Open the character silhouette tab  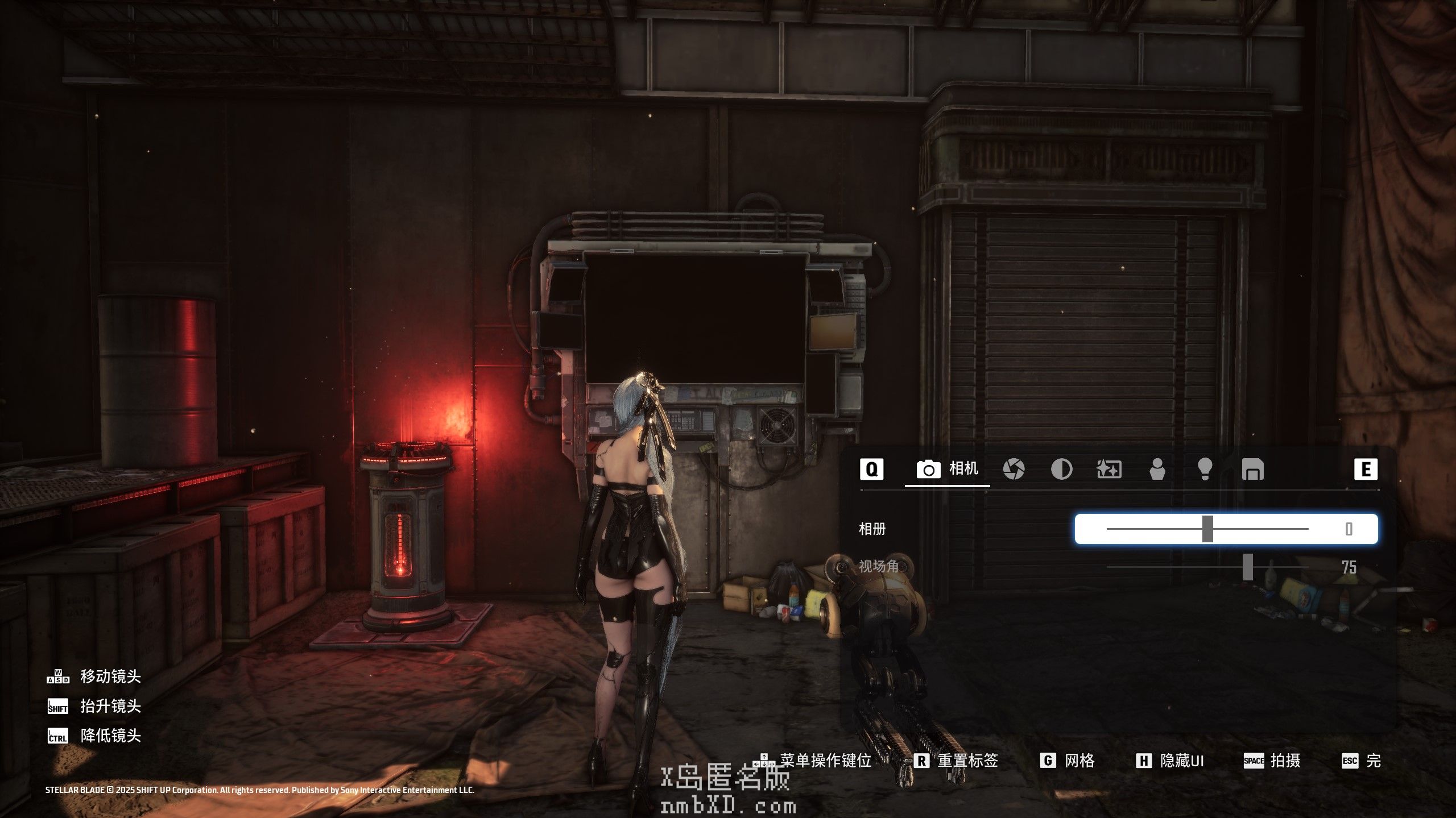1157,470
